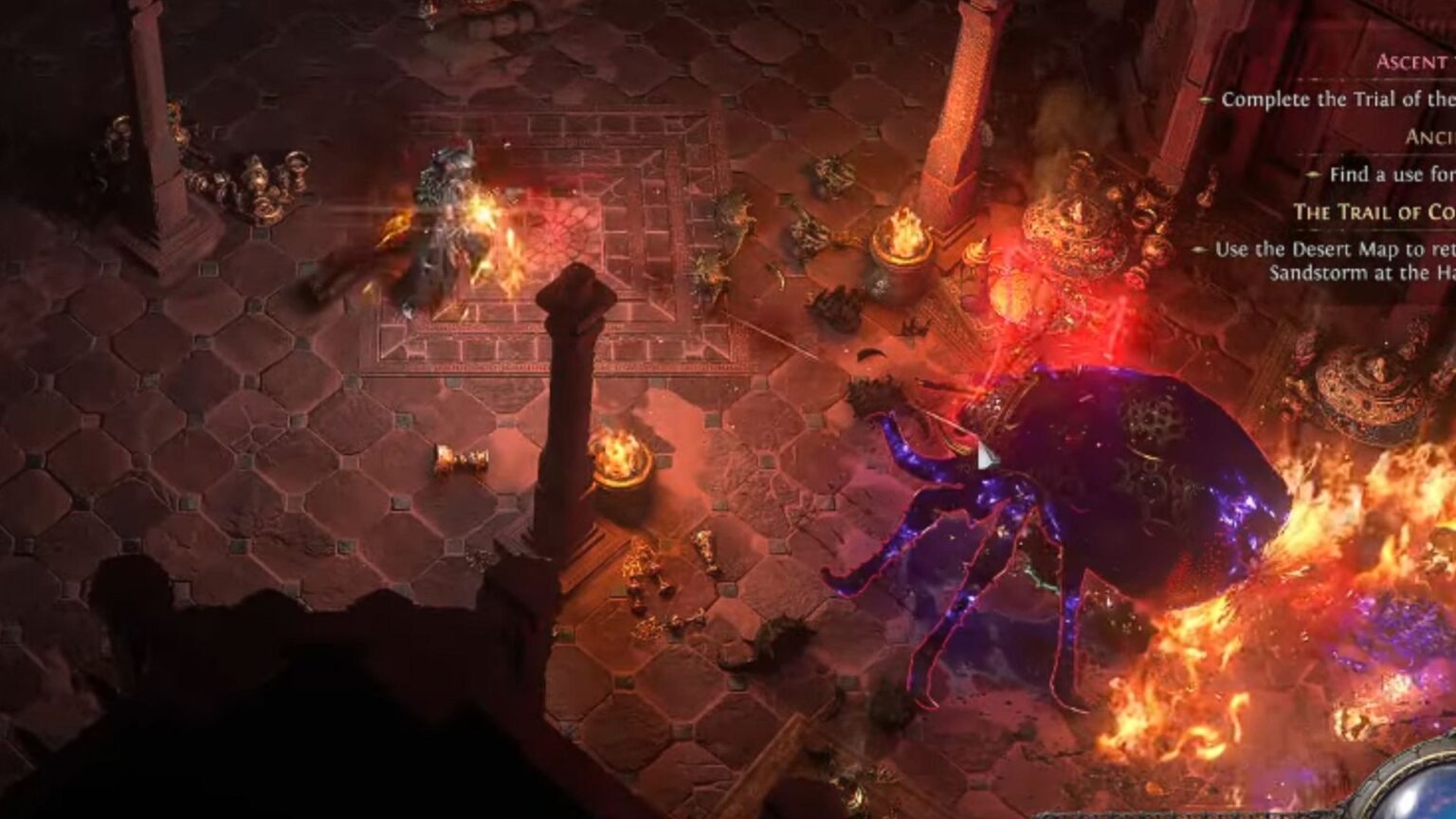Toggle the Desert Map objective marker

pos(1199,248)
